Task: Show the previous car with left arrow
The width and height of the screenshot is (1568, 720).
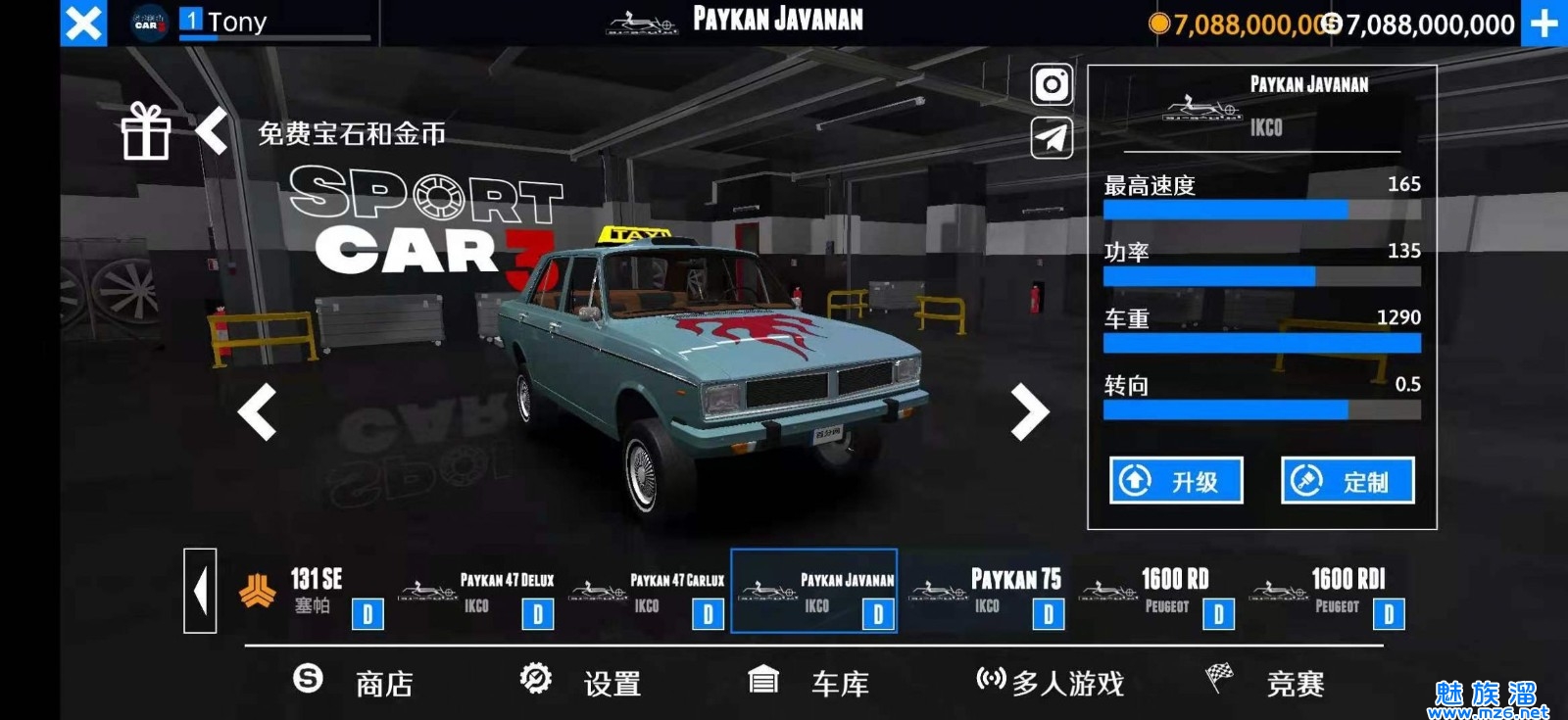Action: 258,411
